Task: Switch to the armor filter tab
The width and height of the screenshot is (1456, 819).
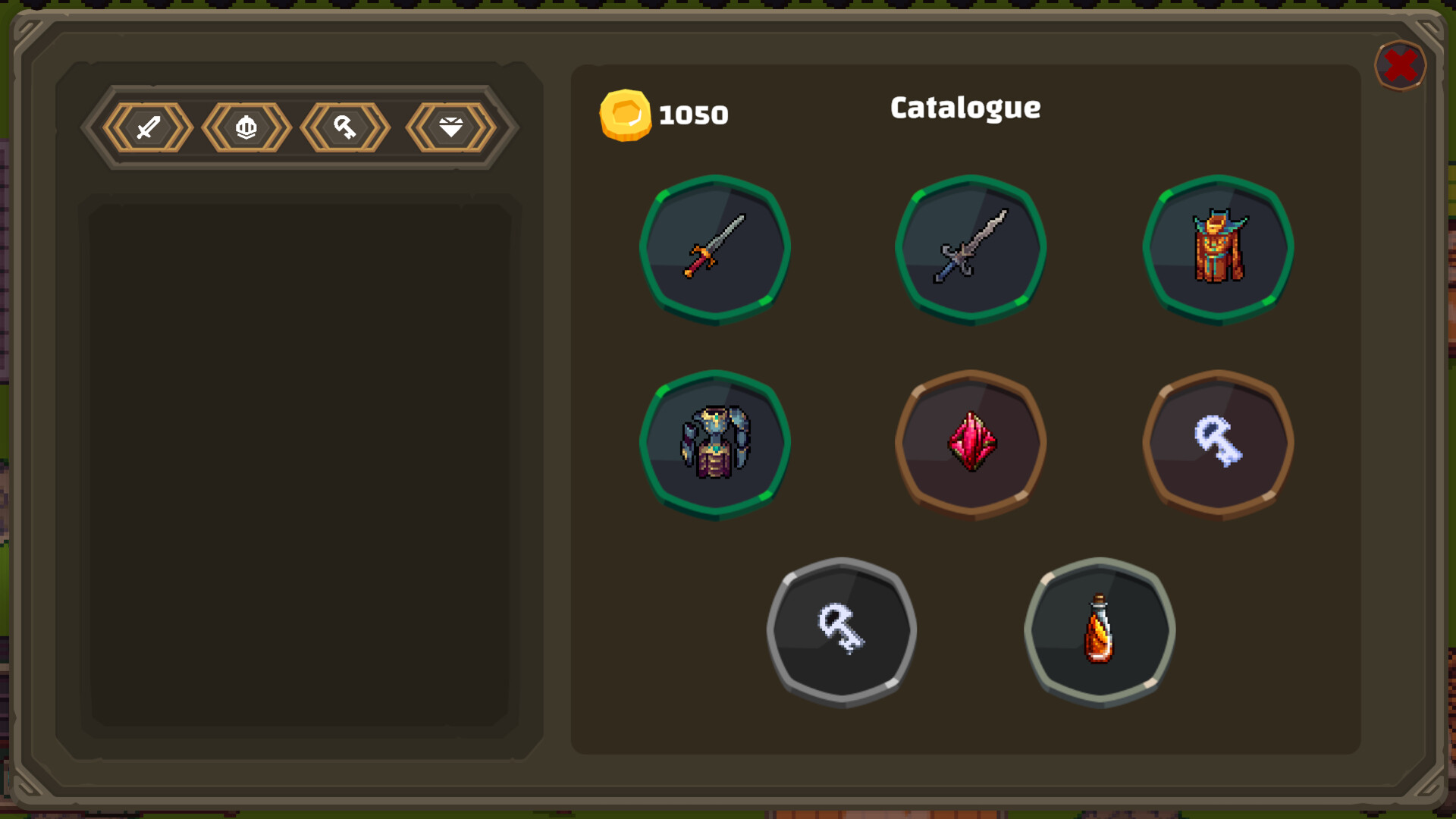Action: (247, 127)
